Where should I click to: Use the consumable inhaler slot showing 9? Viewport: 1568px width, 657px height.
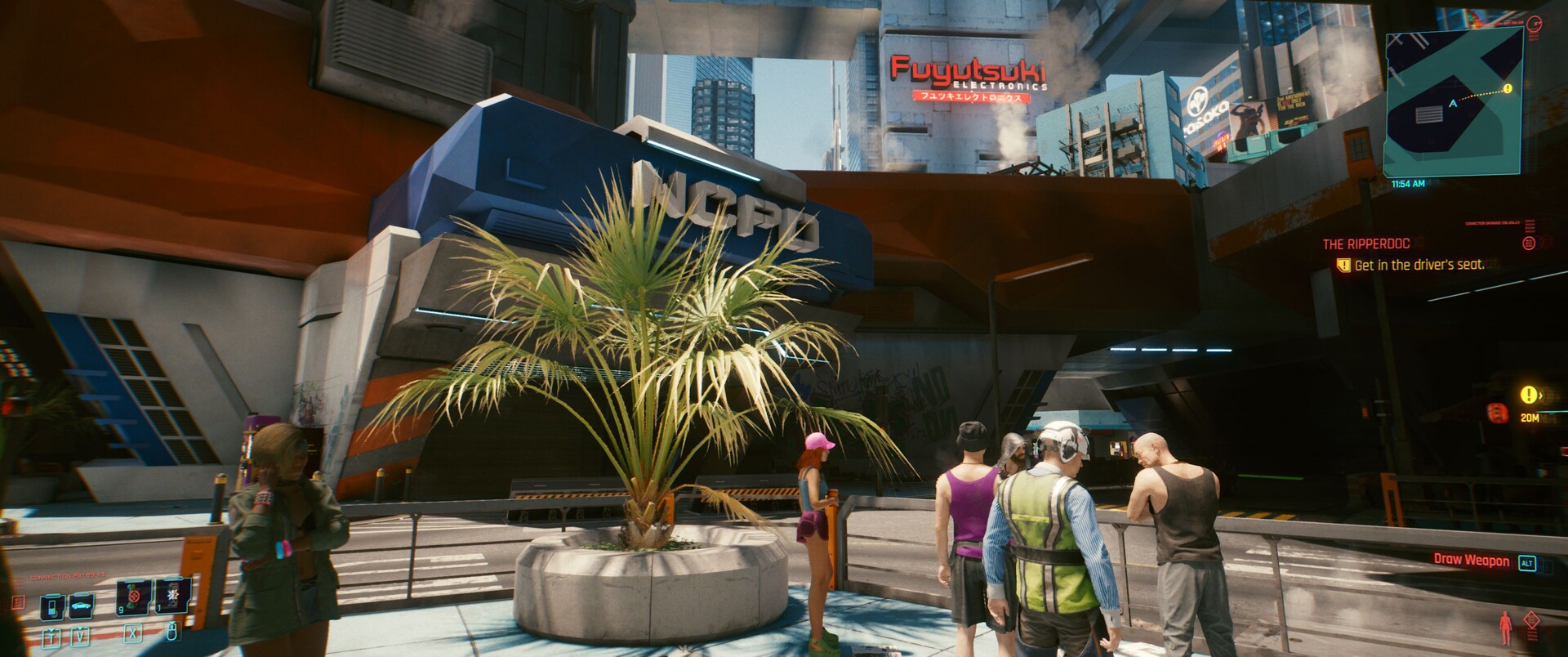(133, 597)
